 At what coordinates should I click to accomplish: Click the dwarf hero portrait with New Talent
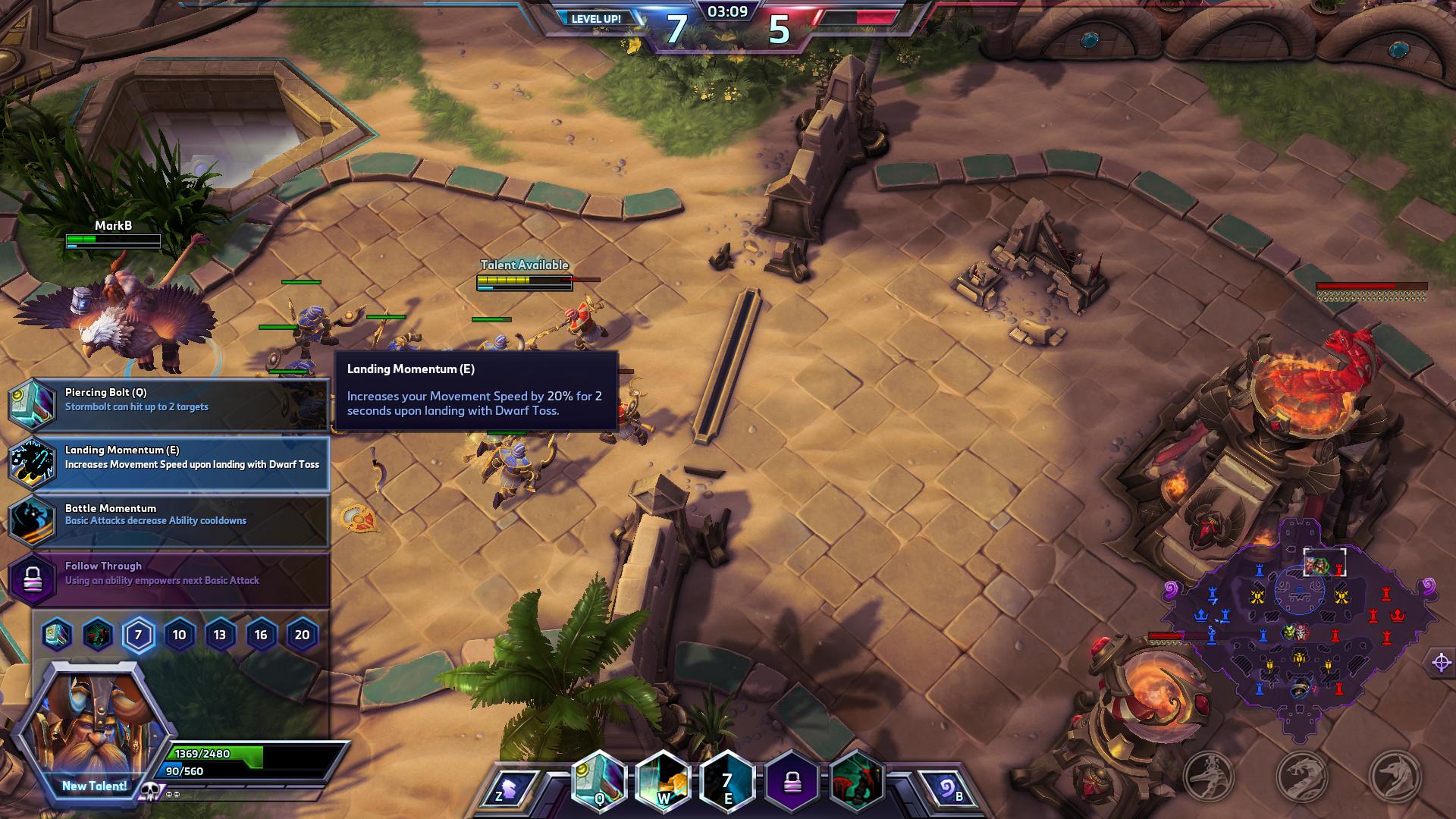pos(94,730)
